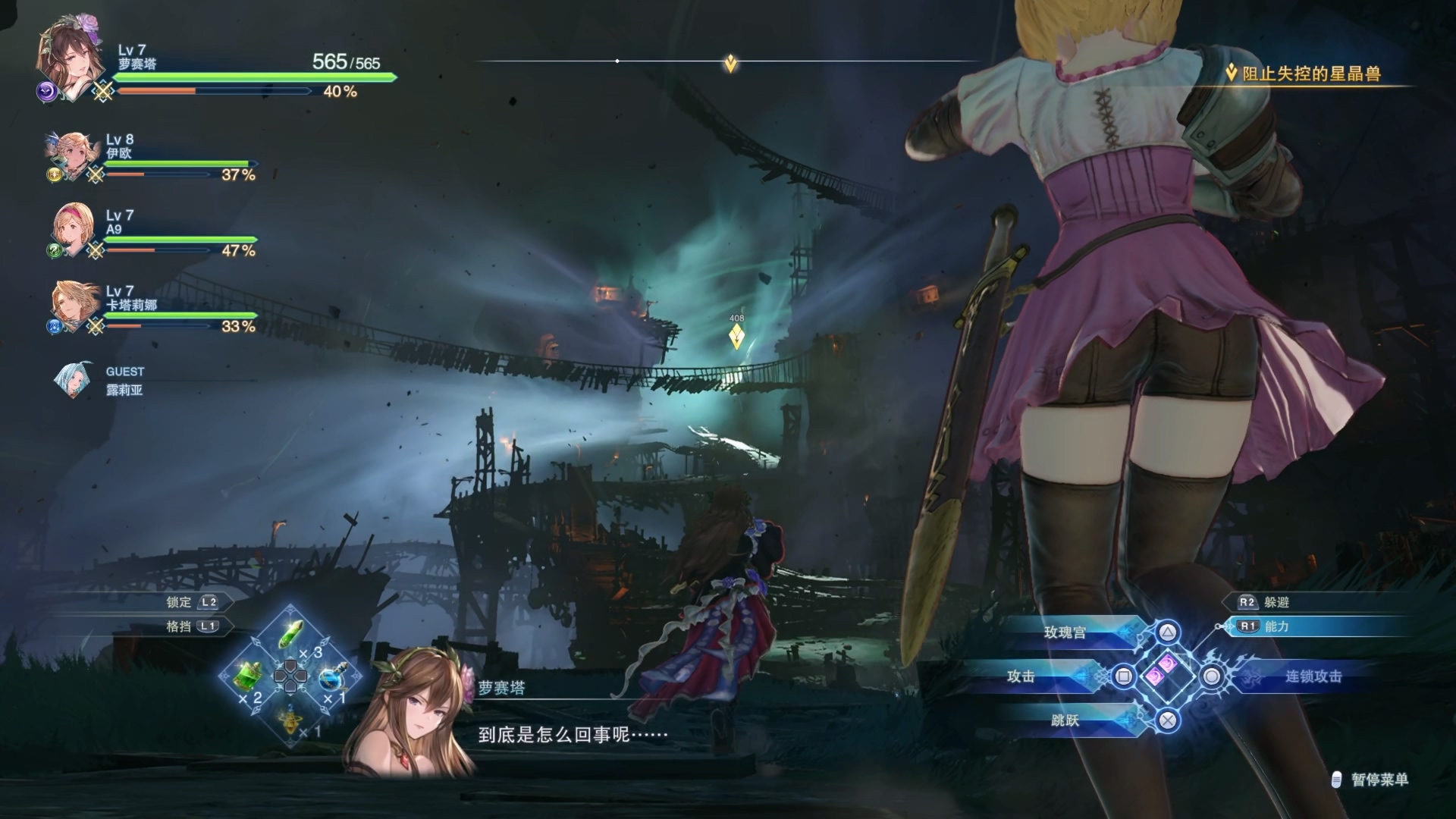
Task: Open the 阻止失控的星晶兽 quest objective
Action: pyautogui.click(x=1310, y=74)
